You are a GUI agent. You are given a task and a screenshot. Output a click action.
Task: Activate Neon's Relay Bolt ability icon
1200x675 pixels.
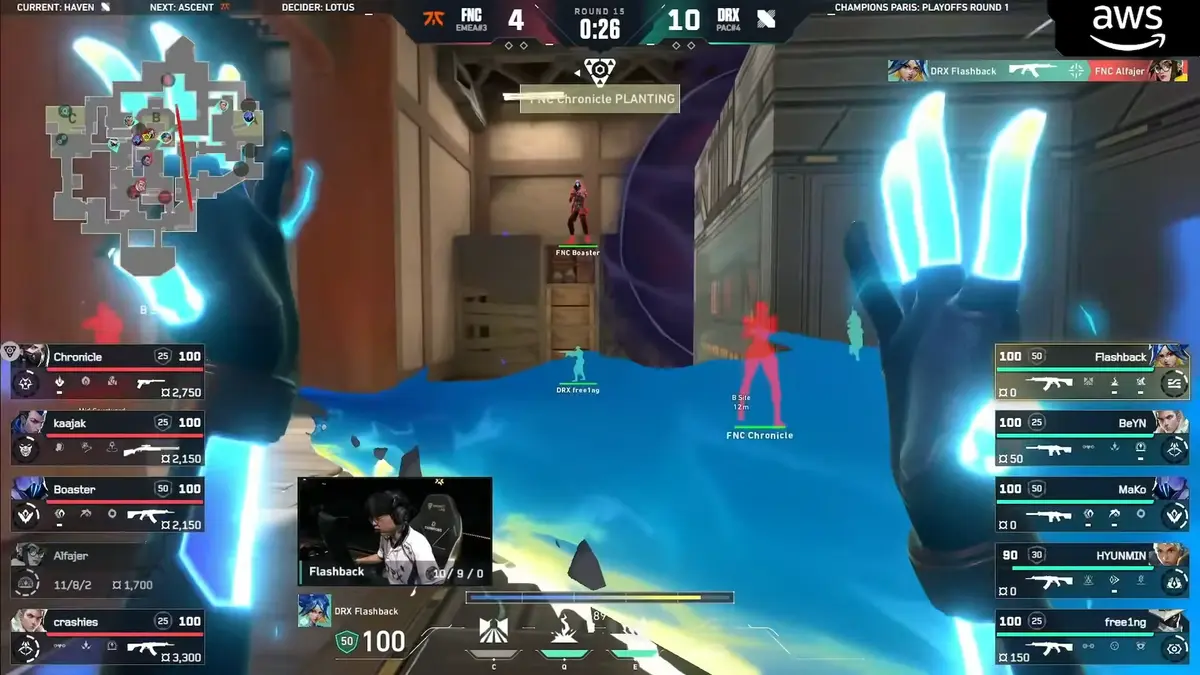pos(564,632)
